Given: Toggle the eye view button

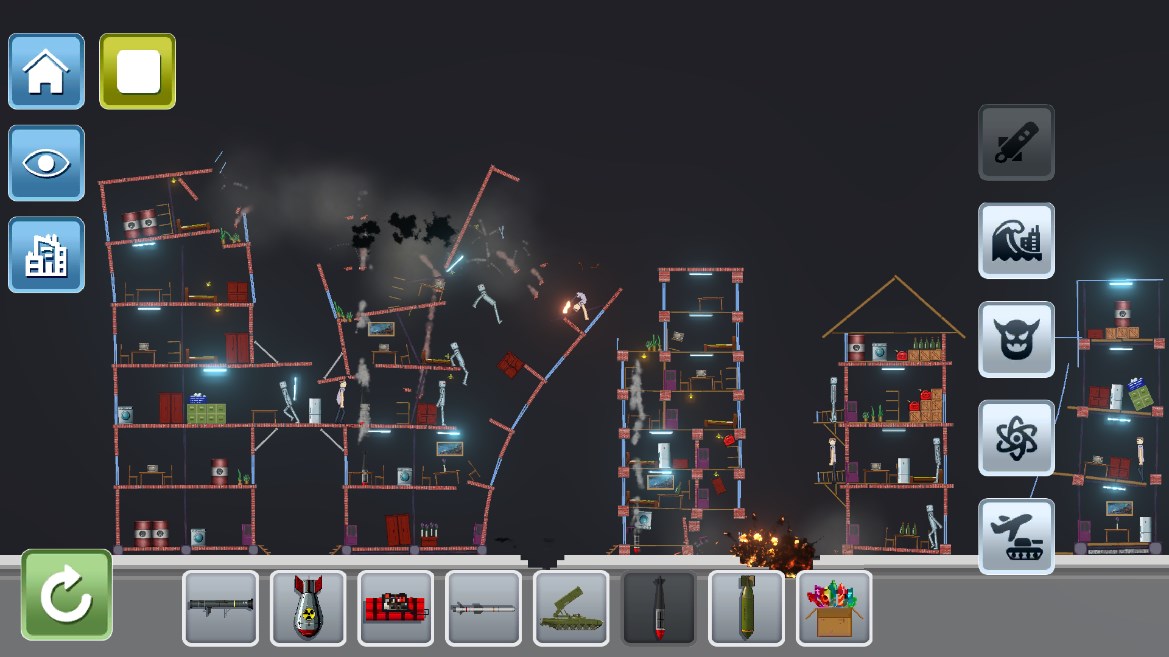Looking at the screenshot, I should 46,163.
